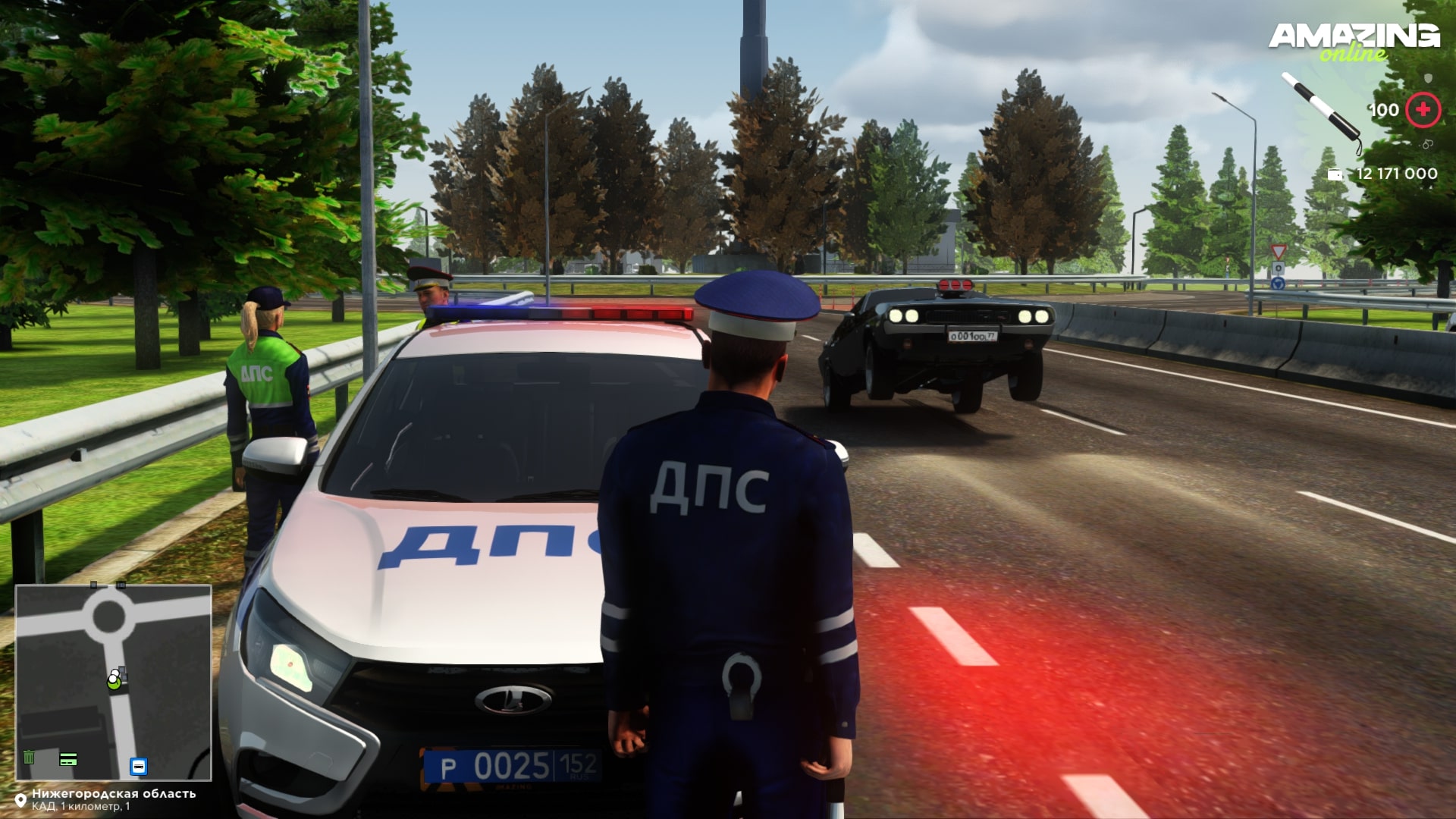Click the green trash bin minimap marker
The width and height of the screenshot is (1456, 819).
[x=29, y=757]
